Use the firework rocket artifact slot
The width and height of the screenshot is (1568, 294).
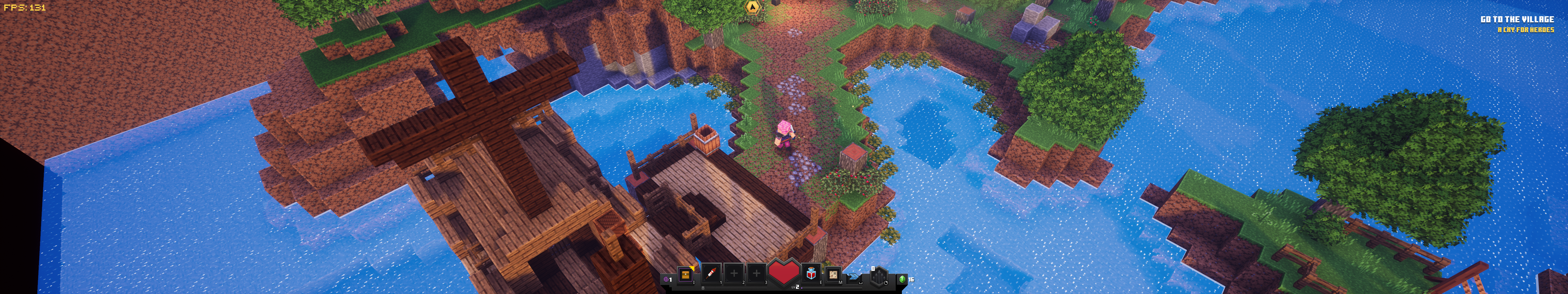(x=712, y=273)
